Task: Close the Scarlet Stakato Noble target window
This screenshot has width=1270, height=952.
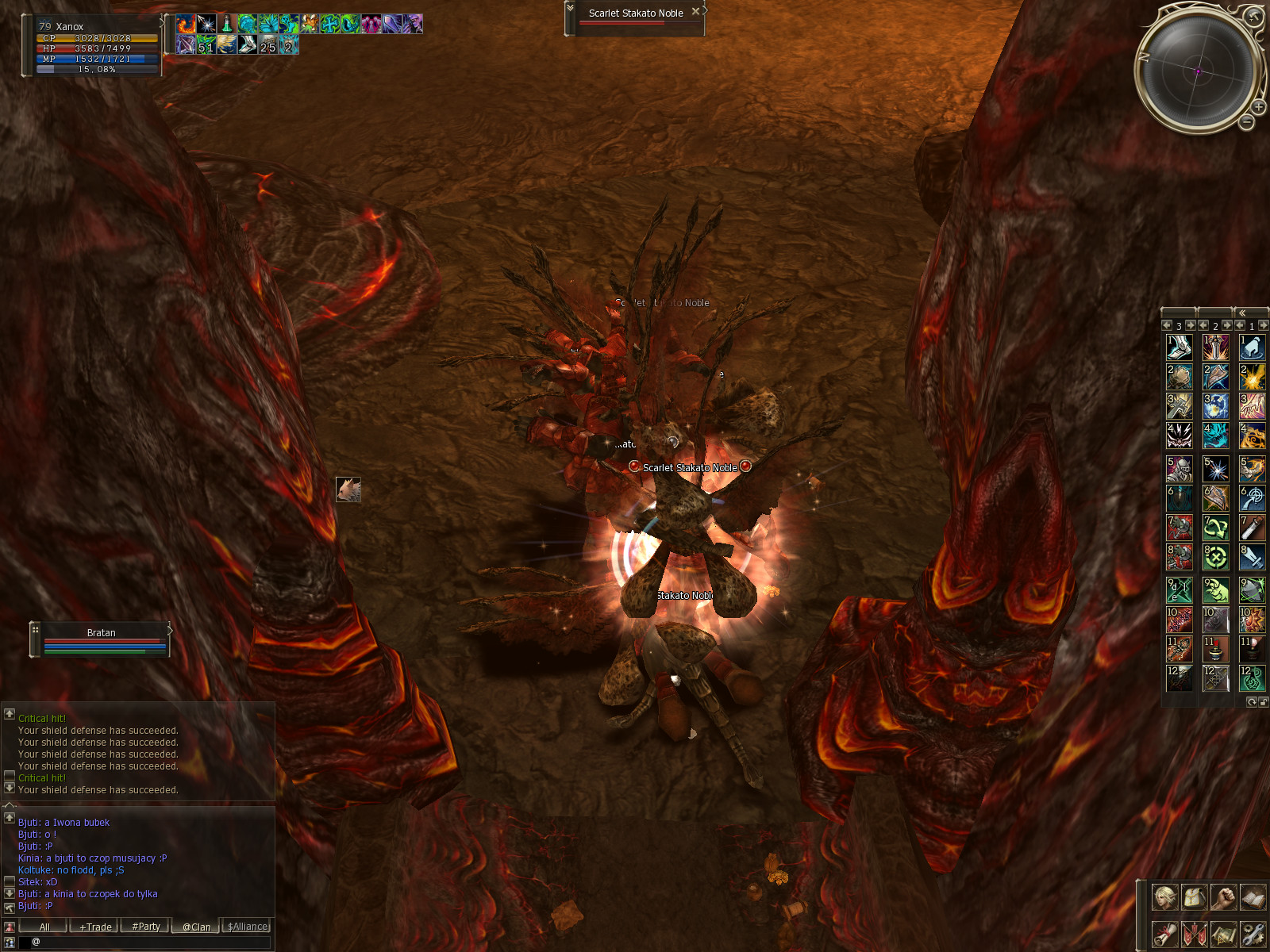Action: click(696, 12)
